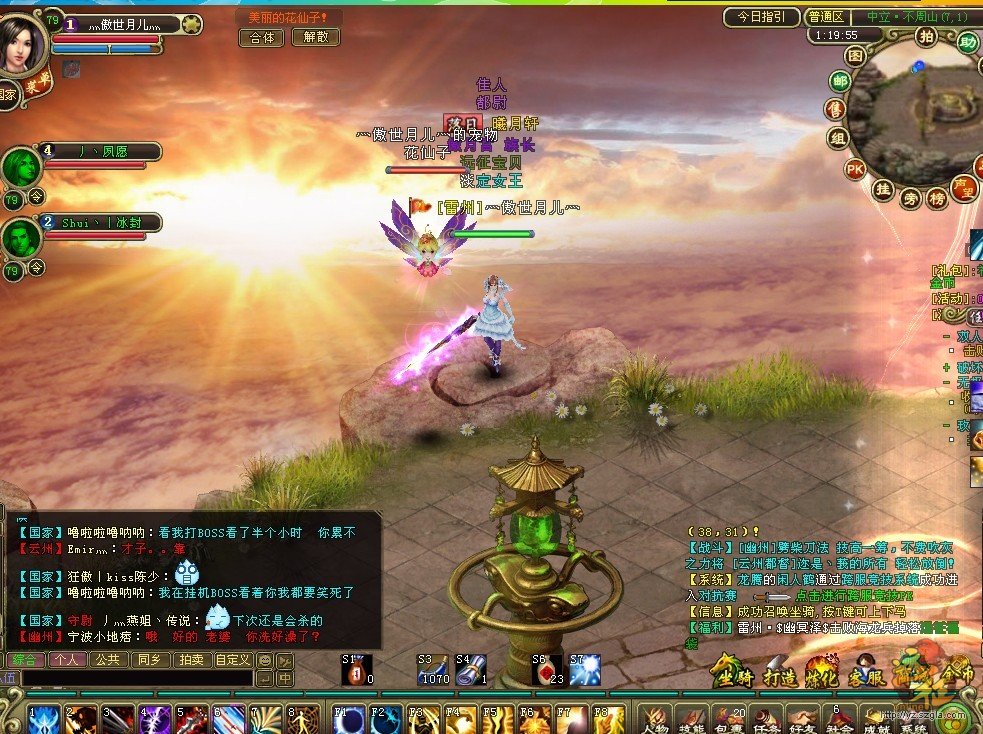This screenshot has width=983, height=734.
Task: Use the S3 item slot showing 1070
Action: tap(431, 669)
